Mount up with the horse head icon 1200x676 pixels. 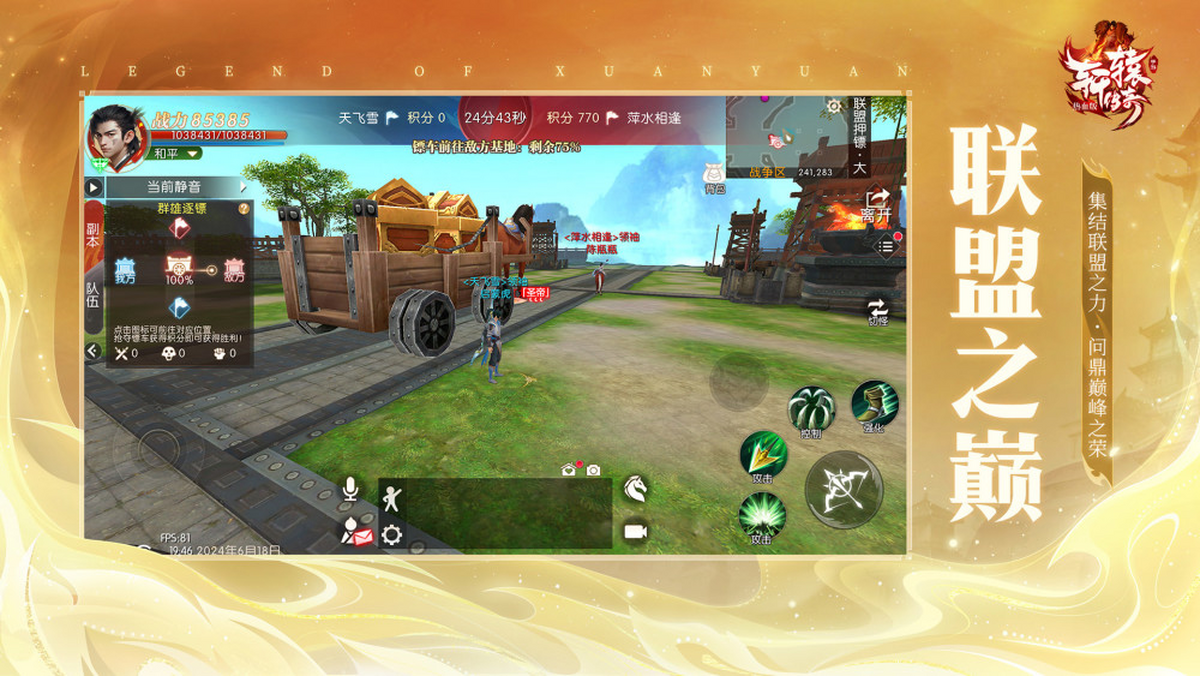[634, 488]
